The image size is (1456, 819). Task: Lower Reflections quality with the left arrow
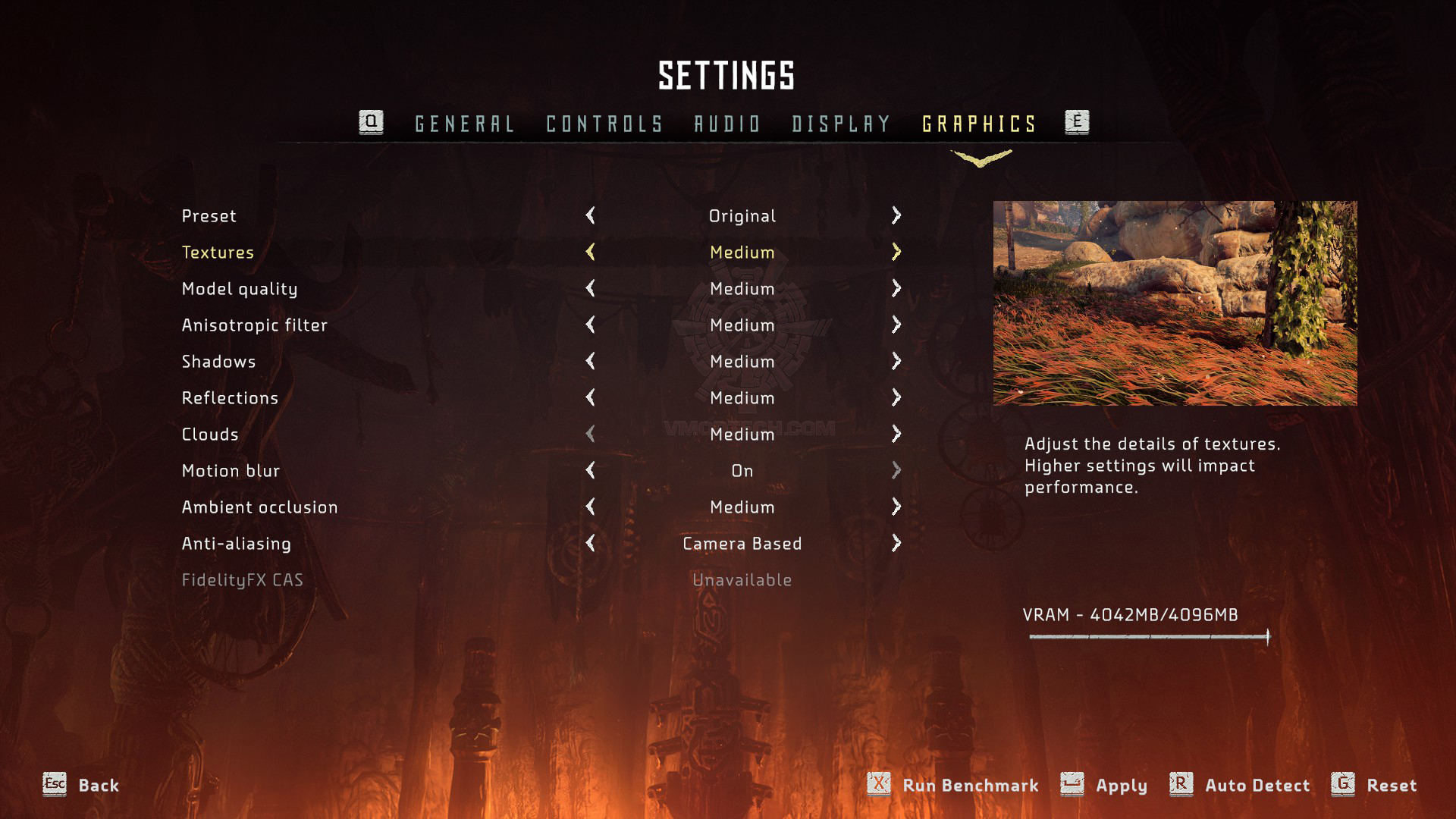(x=591, y=397)
